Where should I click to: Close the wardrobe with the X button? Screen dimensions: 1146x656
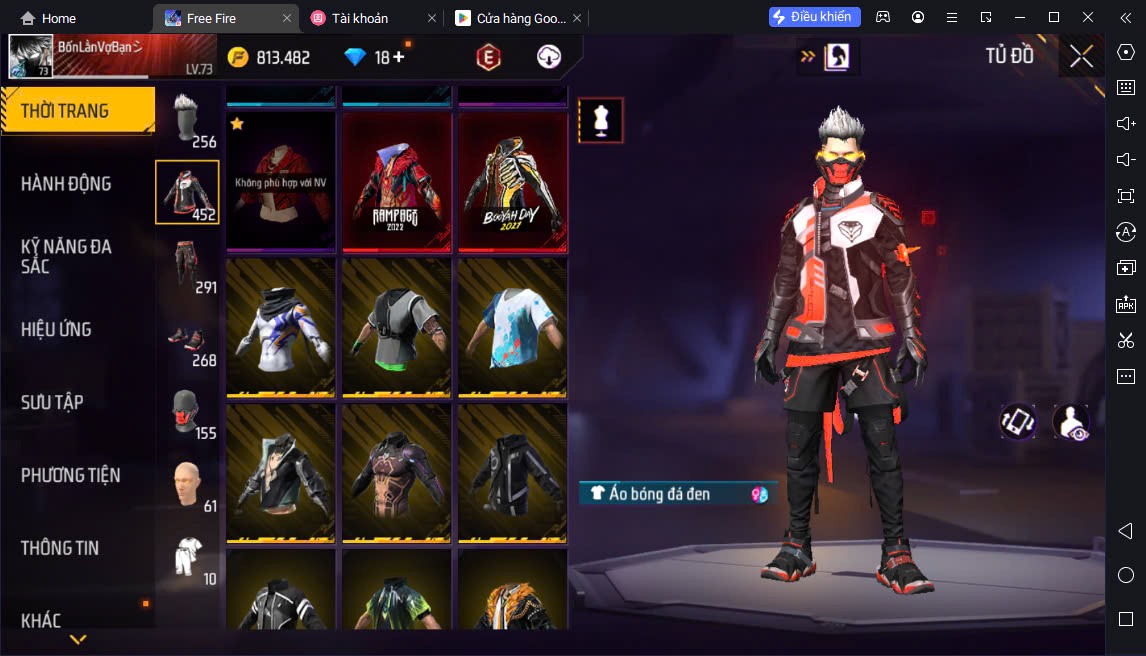click(1081, 57)
